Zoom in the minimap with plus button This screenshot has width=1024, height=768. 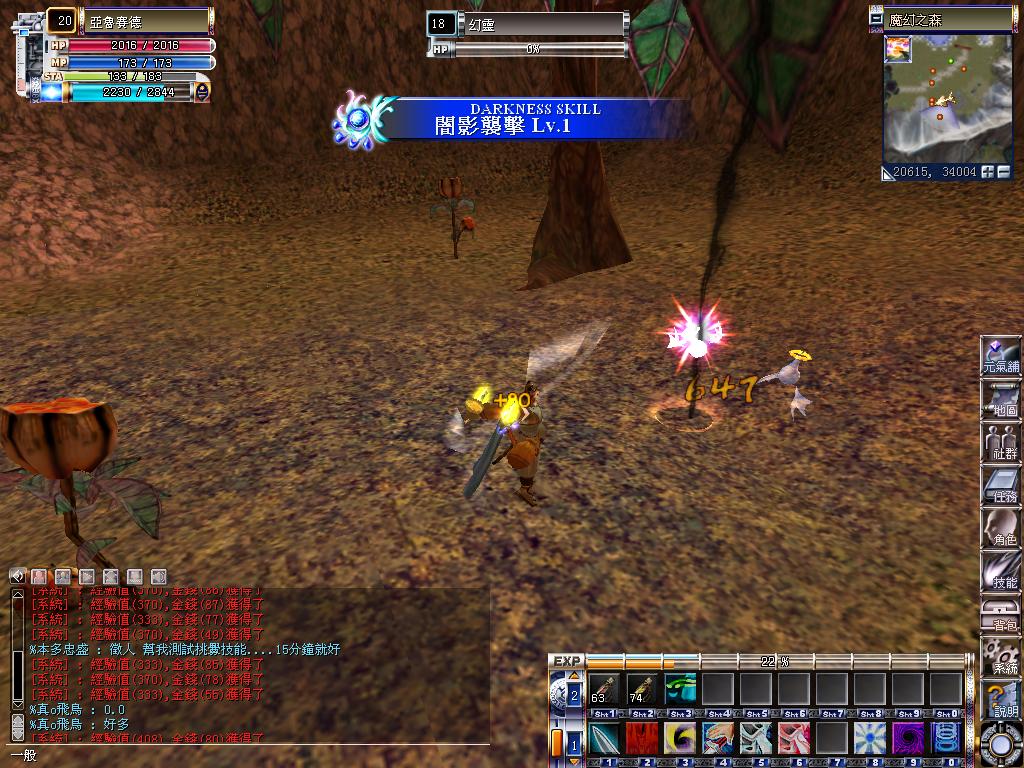[x=988, y=172]
